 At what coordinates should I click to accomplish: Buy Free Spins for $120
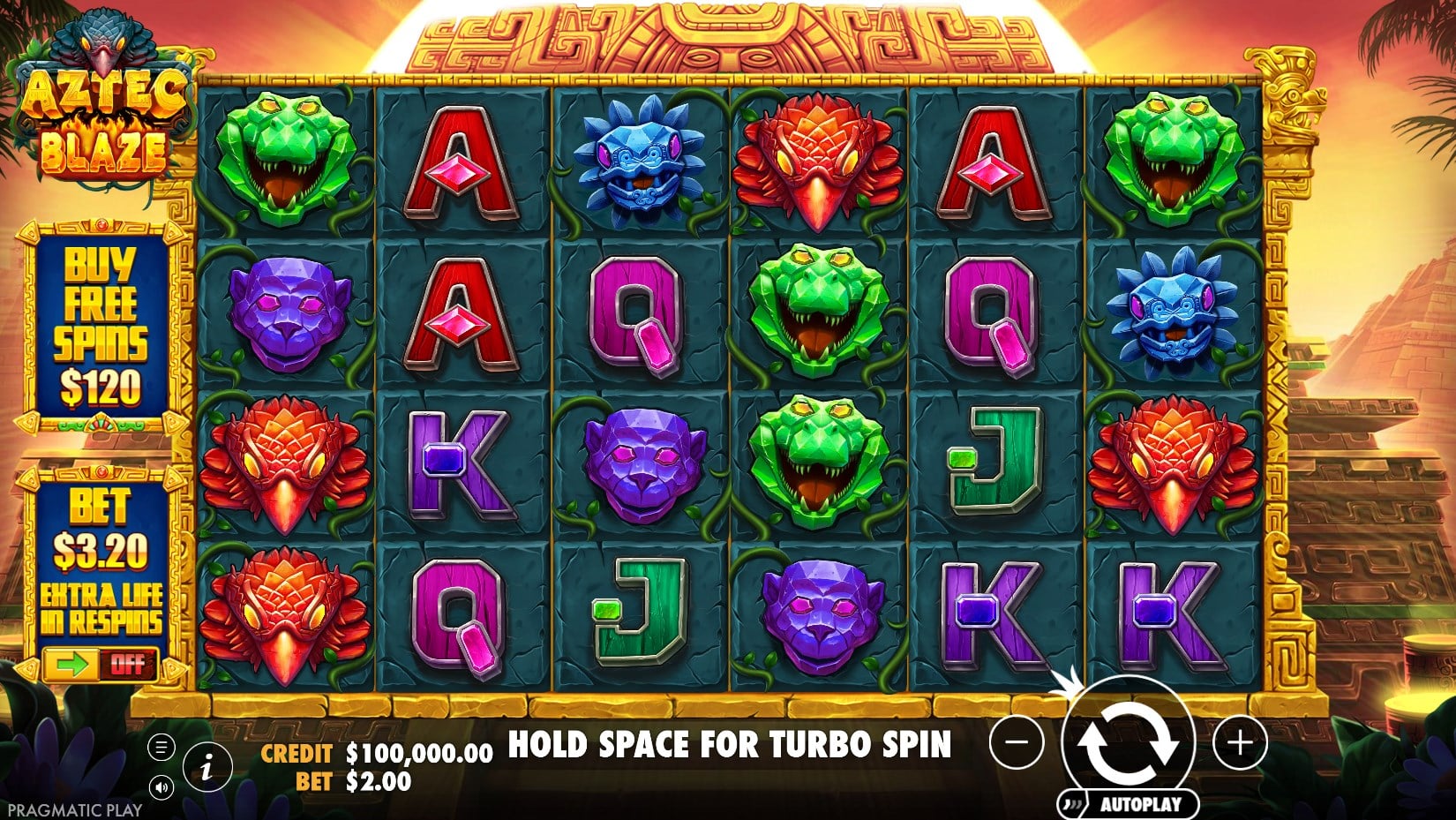[101, 326]
